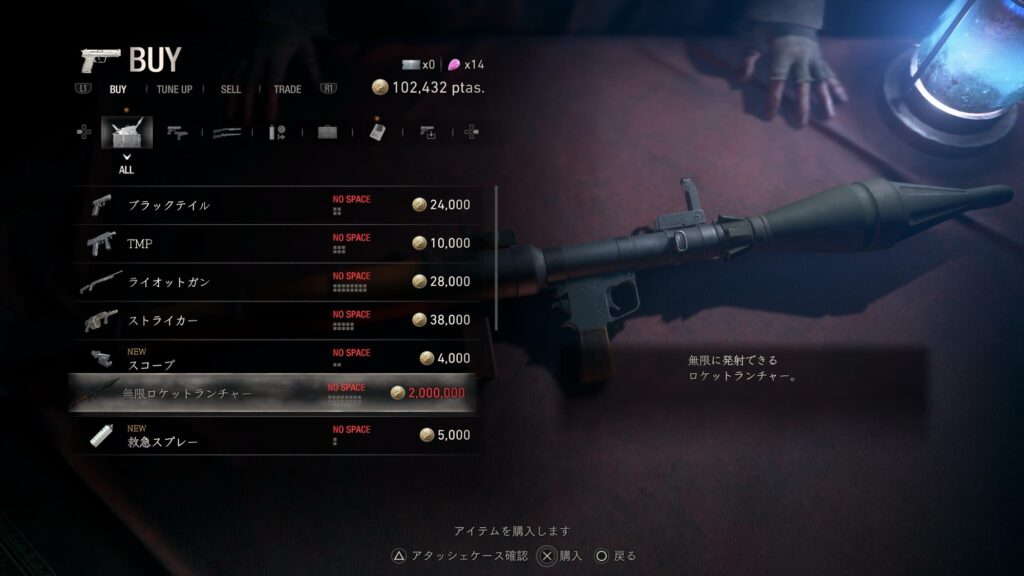The width and height of the screenshot is (1024, 576).
Task: Go to the TRADE tab
Action: (x=287, y=89)
